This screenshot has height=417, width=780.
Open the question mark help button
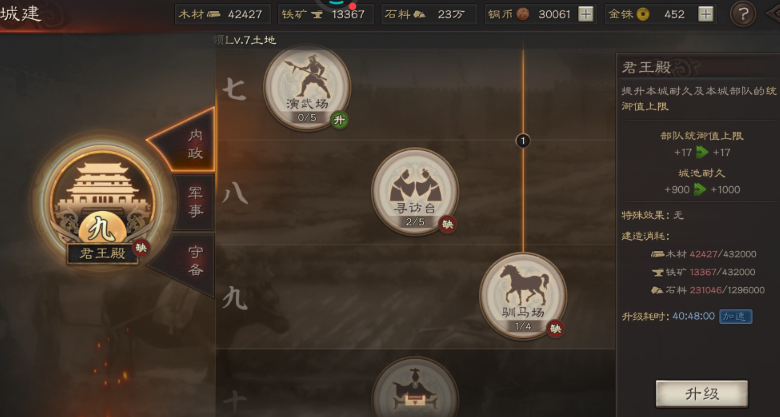point(743,14)
